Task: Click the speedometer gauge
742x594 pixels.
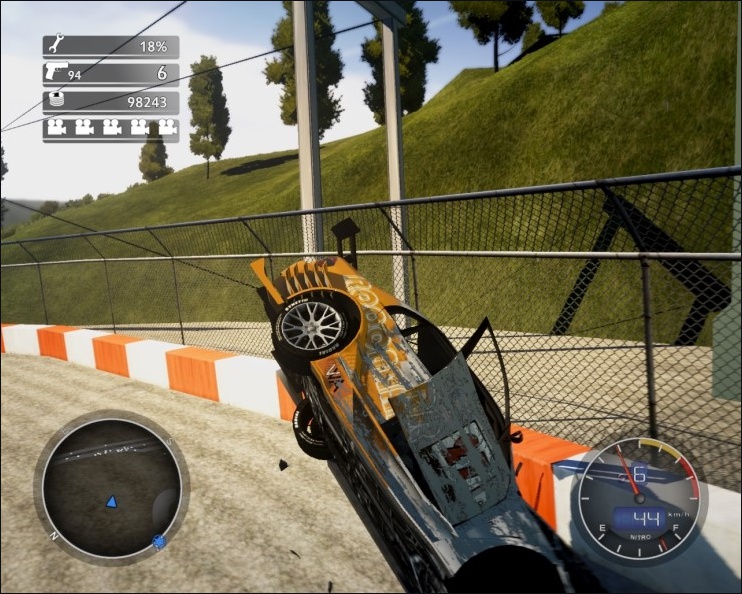Action: pos(639,499)
